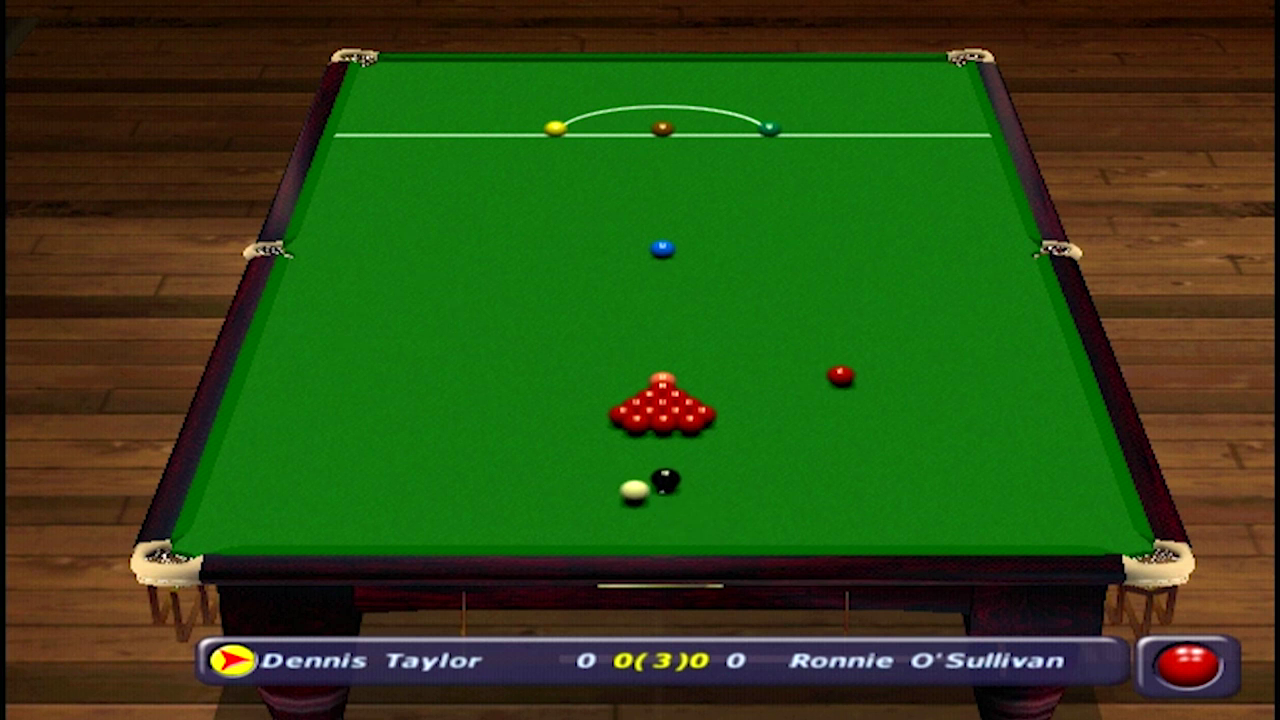Click the Ronnie O'Sullivan name label

tap(930, 660)
